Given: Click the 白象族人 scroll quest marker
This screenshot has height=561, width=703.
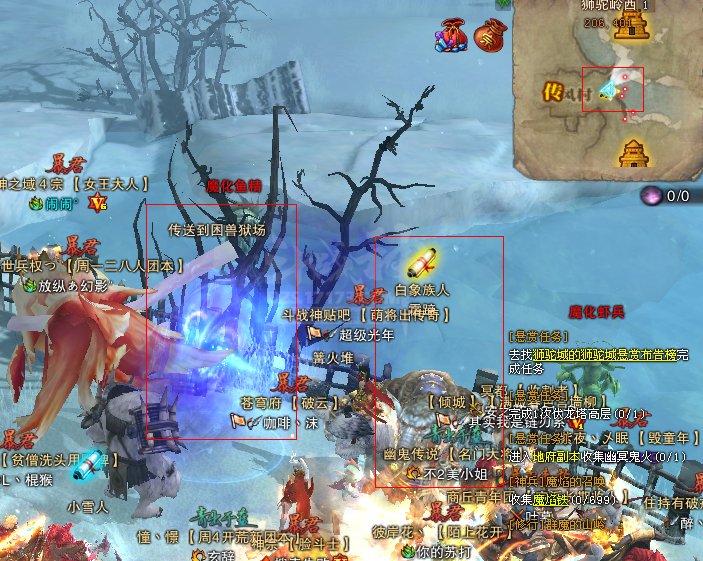Looking at the screenshot, I should (420, 262).
